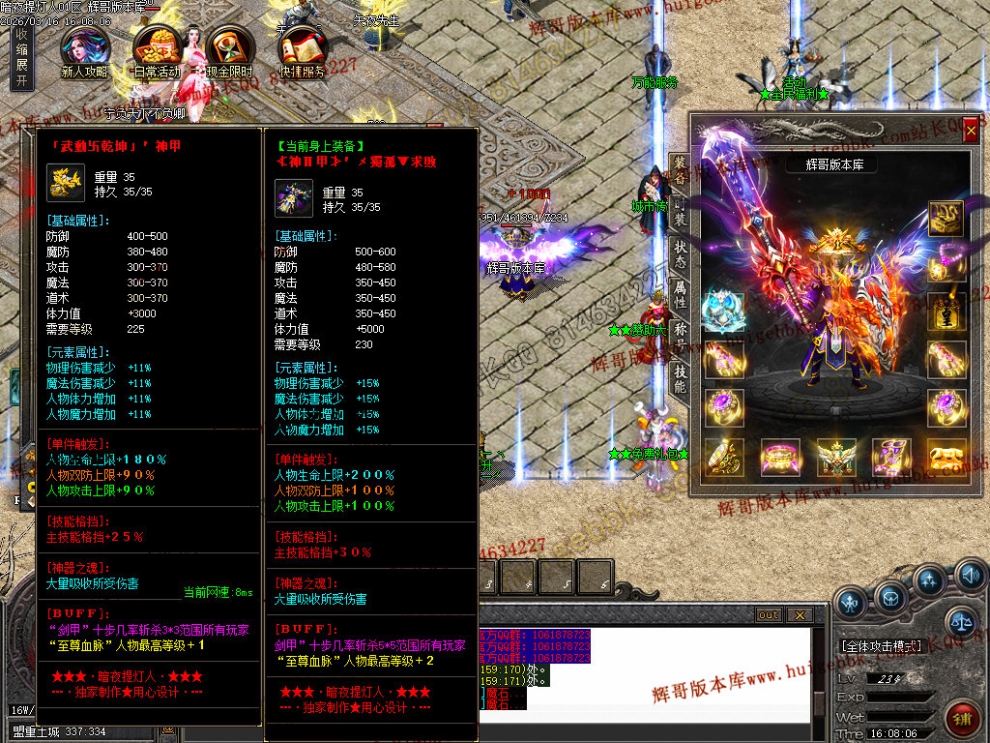Screen dimensions: 990x743
Task: Close the character equipment panel
Action: pyautogui.click(x=970, y=130)
